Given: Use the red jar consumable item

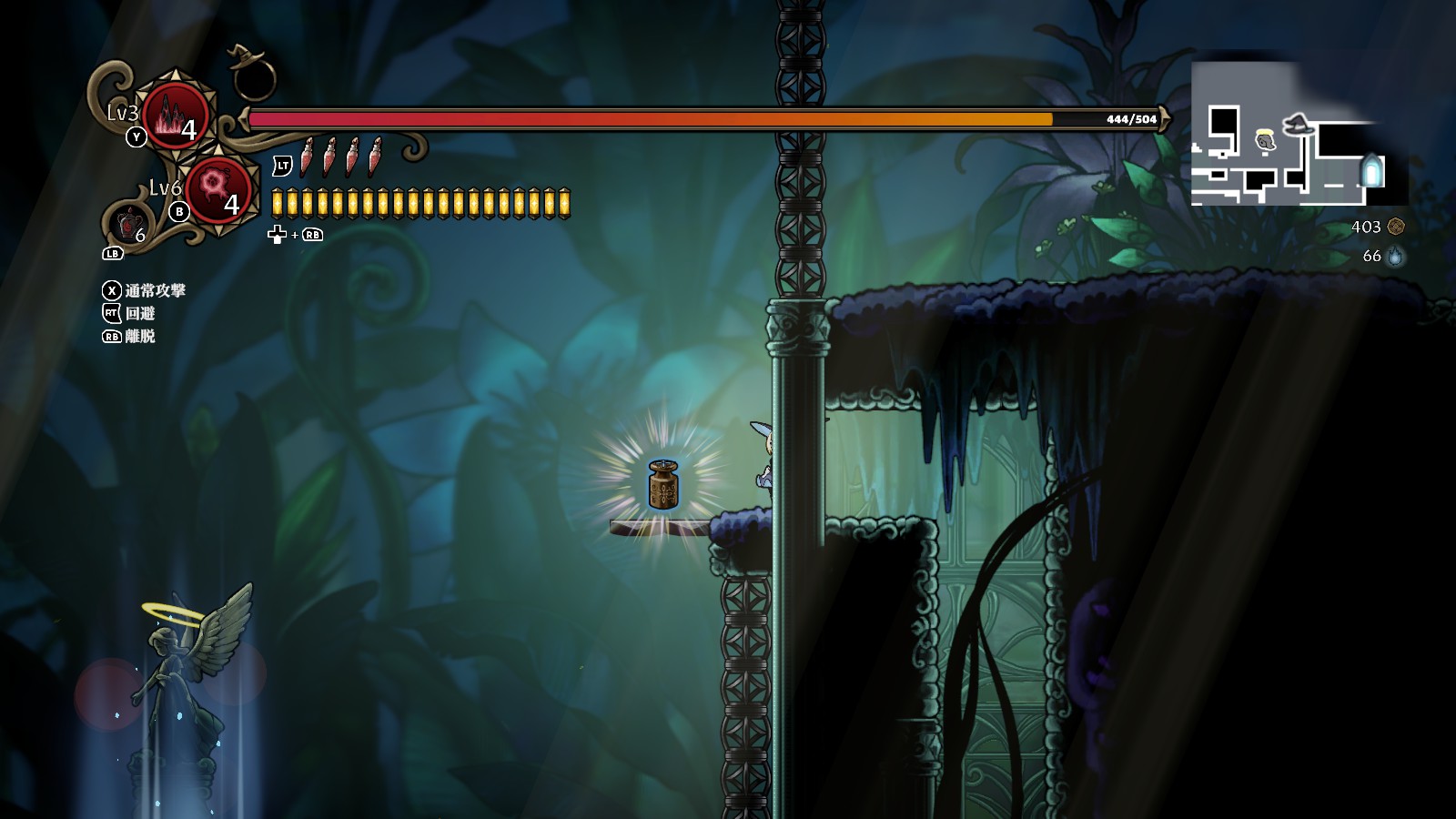Looking at the screenshot, I should click(x=127, y=223).
